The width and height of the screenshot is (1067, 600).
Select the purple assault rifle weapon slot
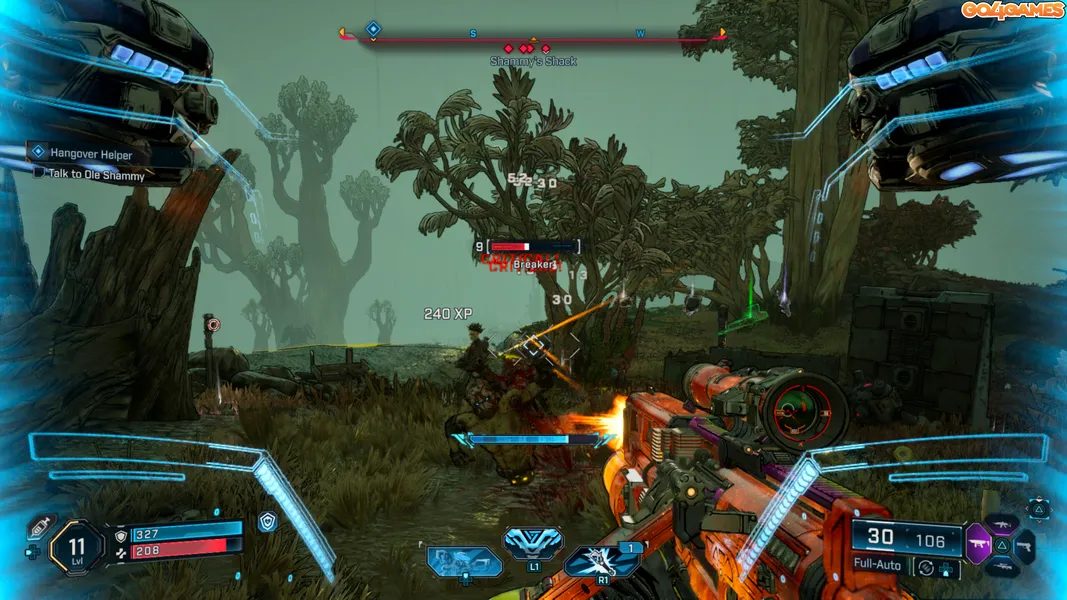coord(977,544)
